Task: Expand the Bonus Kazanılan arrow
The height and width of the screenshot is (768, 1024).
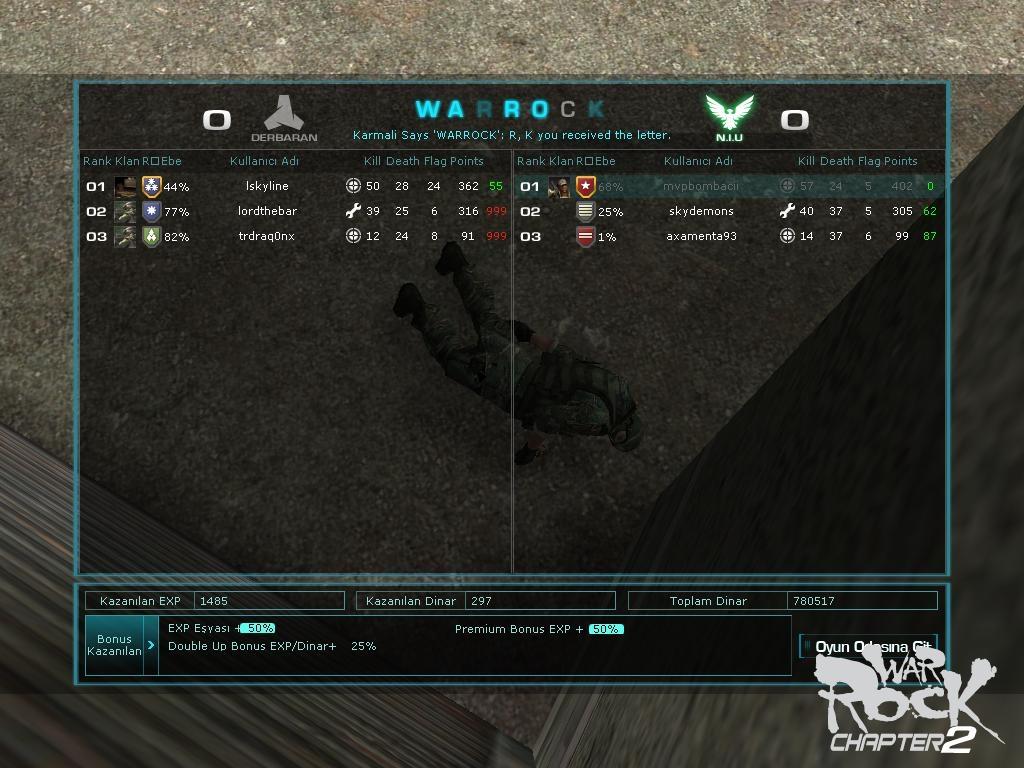Action: (151, 645)
